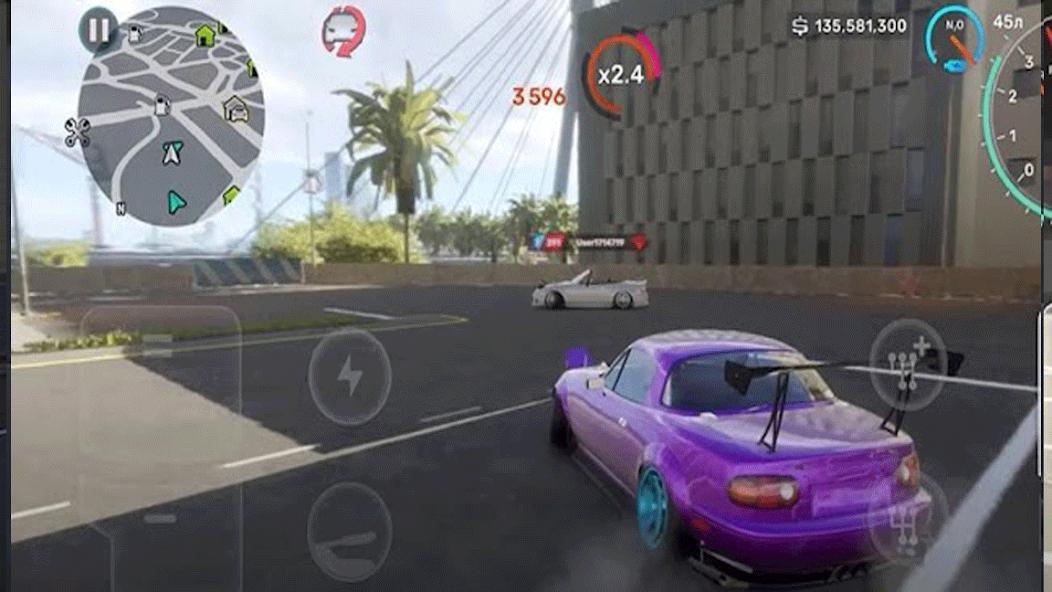The width and height of the screenshot is (1052, 592).
Task: Activate the lightning bolt nitro button
Action: coord(349,377)
